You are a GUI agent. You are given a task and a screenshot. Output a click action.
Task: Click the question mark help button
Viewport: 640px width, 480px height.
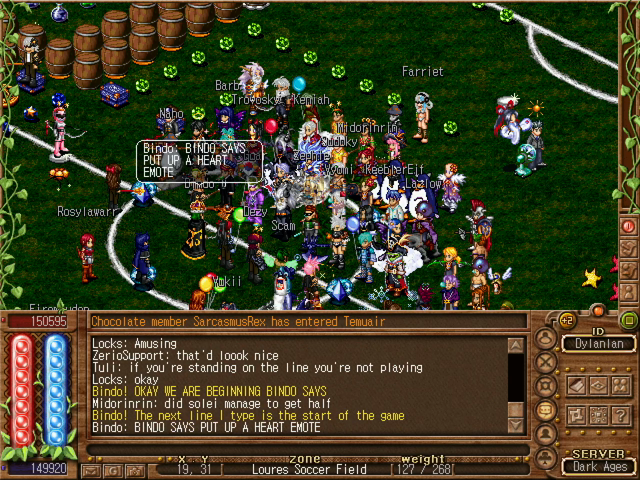619,415
